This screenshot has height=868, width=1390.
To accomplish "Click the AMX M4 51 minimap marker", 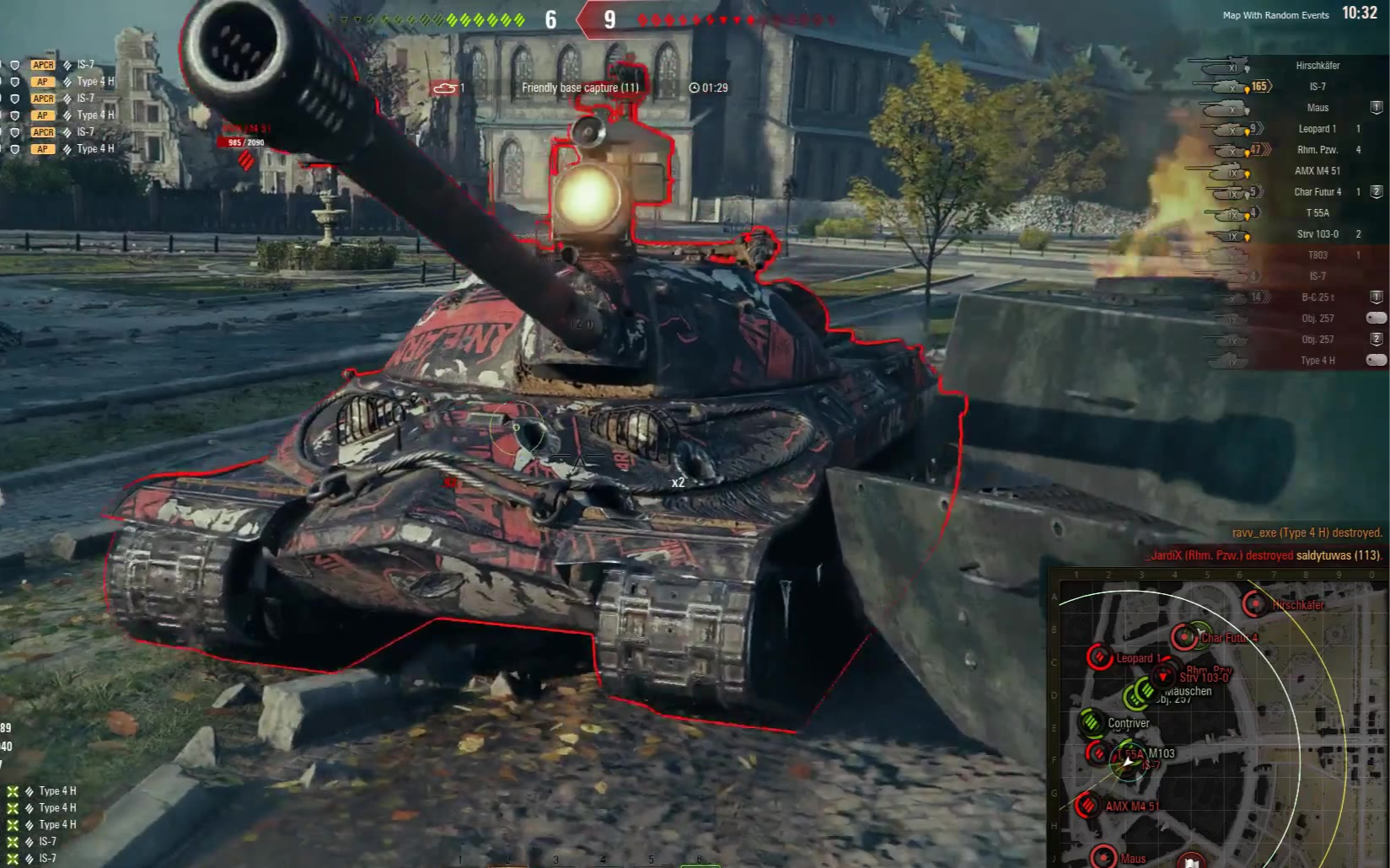I will (x=1088, y=806).
